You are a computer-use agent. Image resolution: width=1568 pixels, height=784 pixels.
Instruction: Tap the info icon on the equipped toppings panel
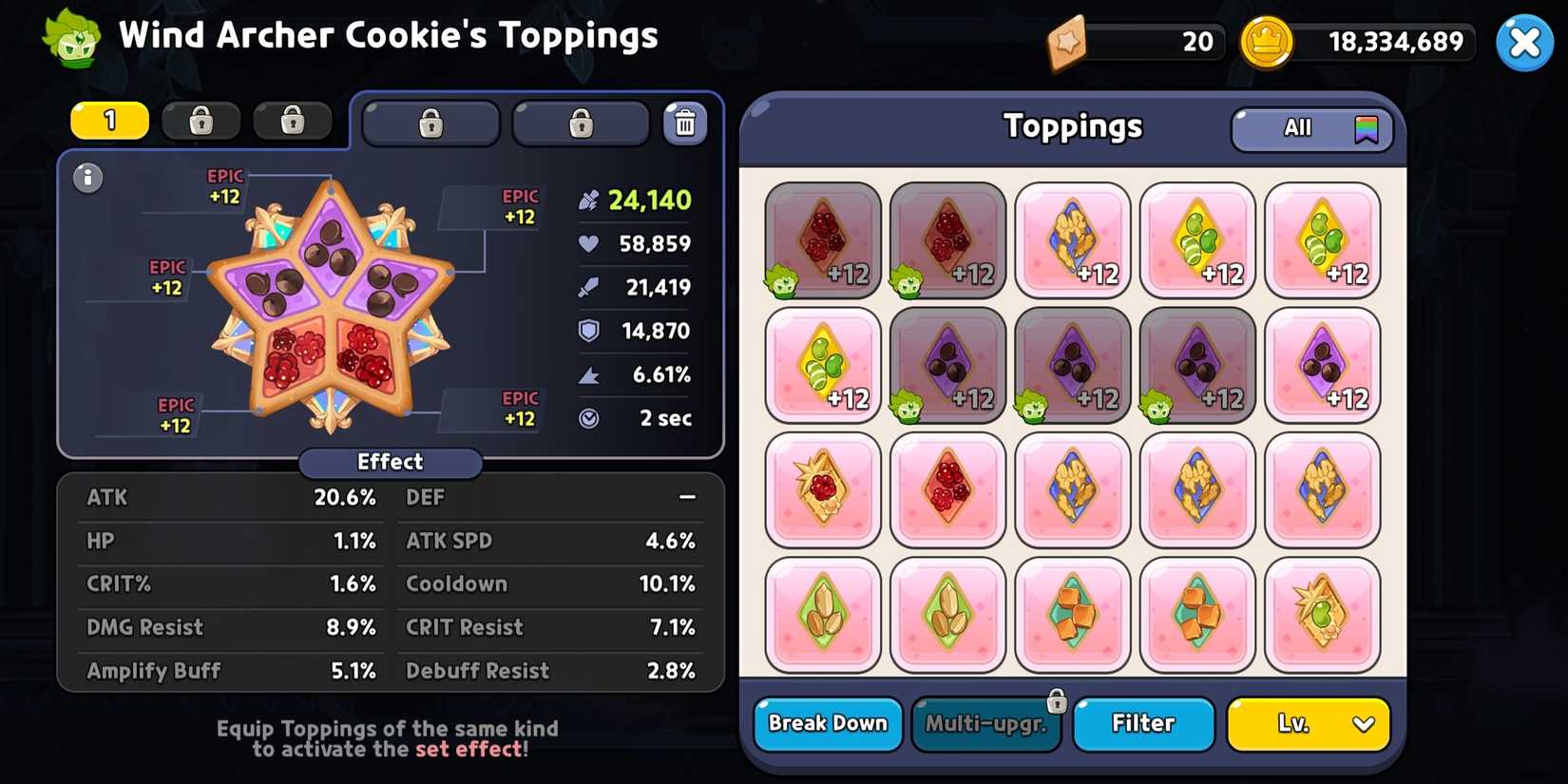click(x=87, y=178)
